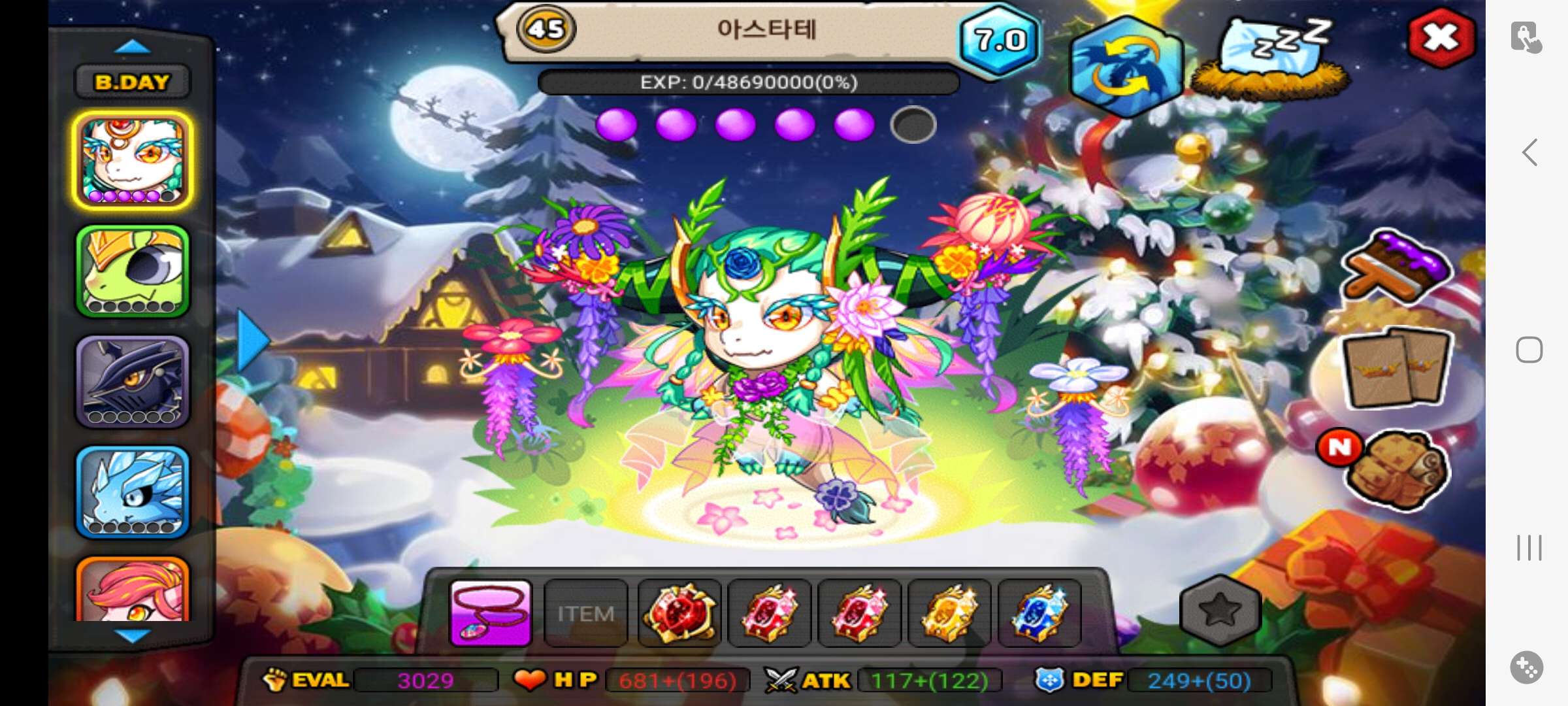This screenshot has width=1568, height=706.
Task: Select the equipped pink necklace slot
Action: 491,613
